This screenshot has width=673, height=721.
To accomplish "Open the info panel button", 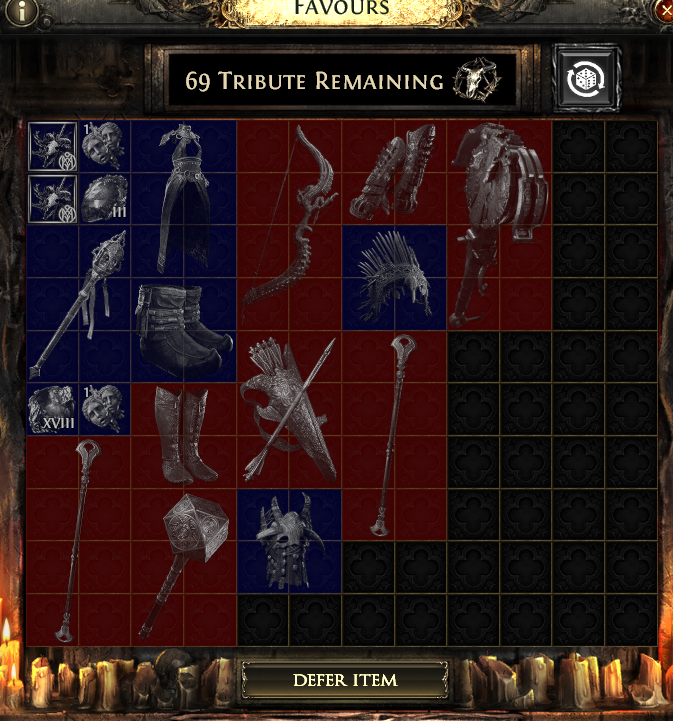I will (17, 11).
